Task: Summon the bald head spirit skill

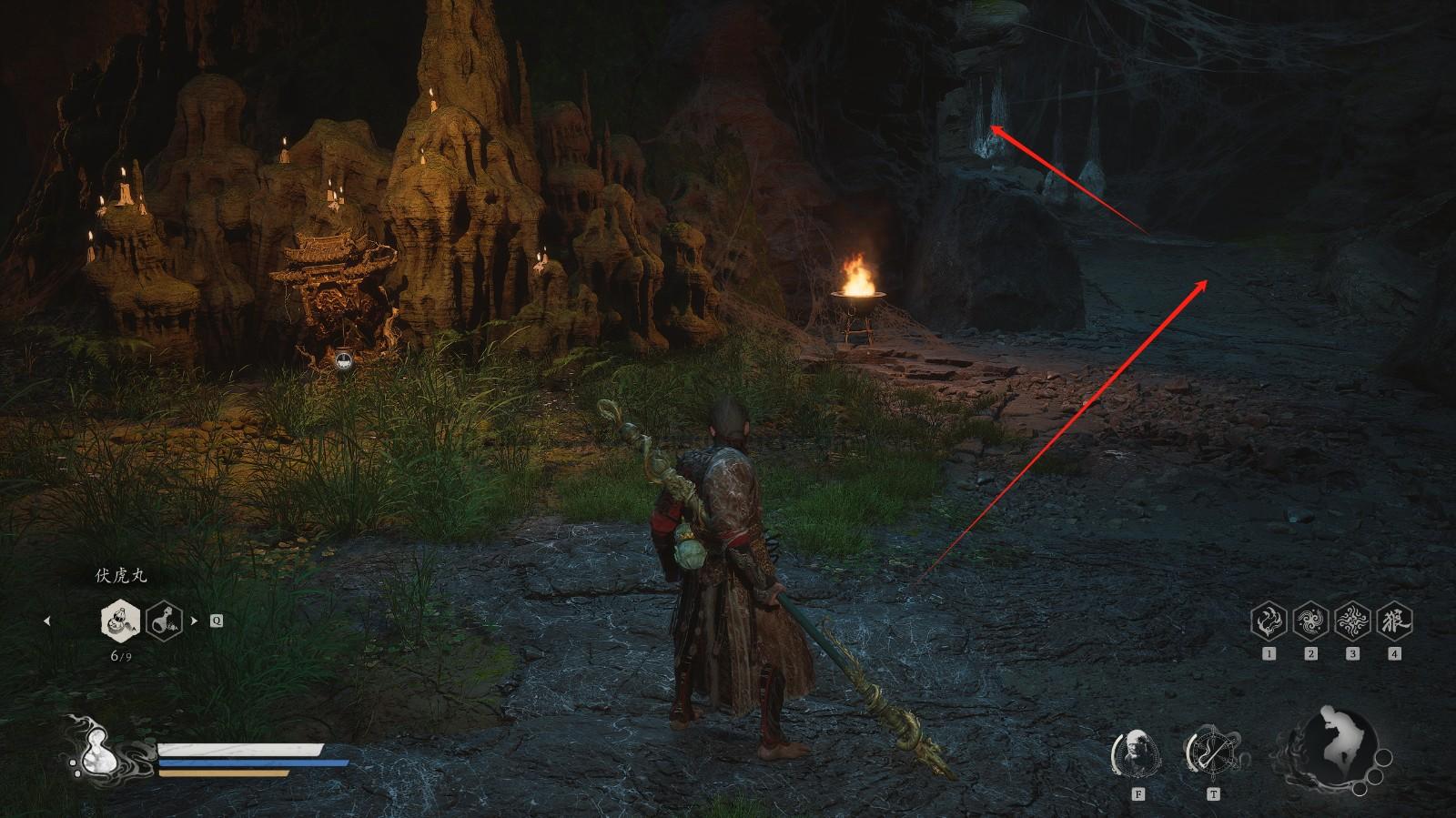Action: [1137, 752]
